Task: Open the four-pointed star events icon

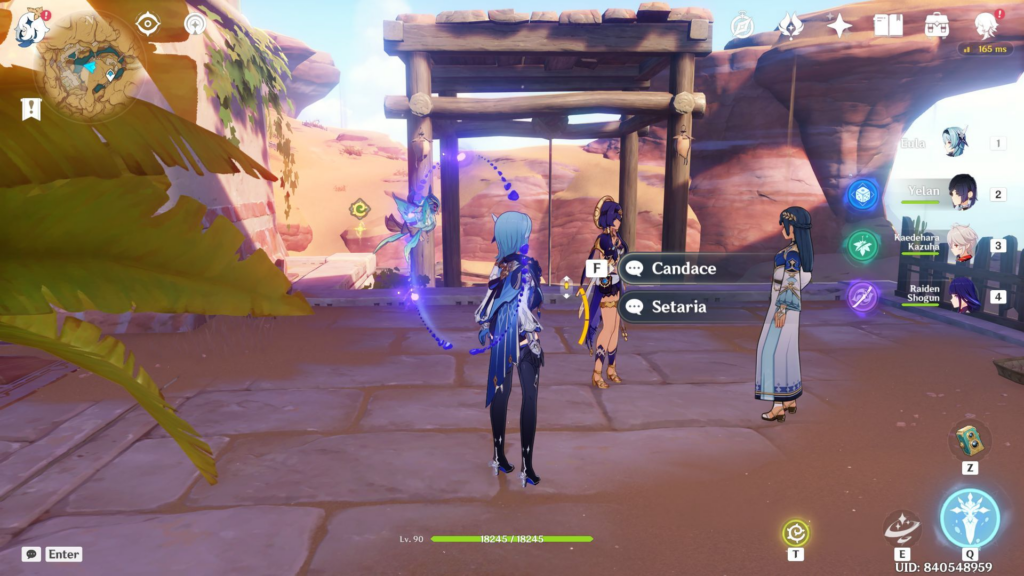Action: [839, 26]
